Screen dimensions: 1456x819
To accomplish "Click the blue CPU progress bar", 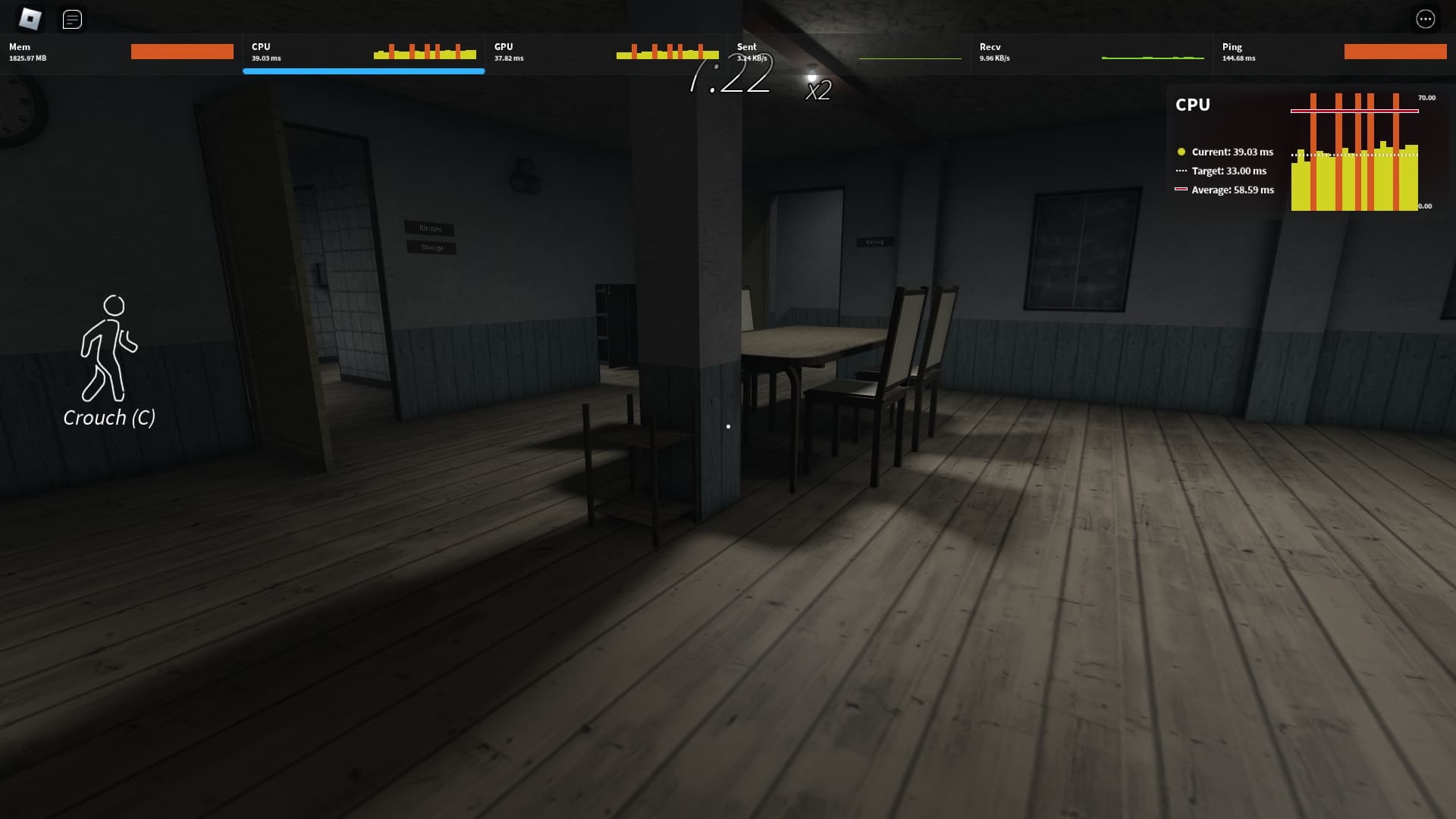I will [364, 71].
